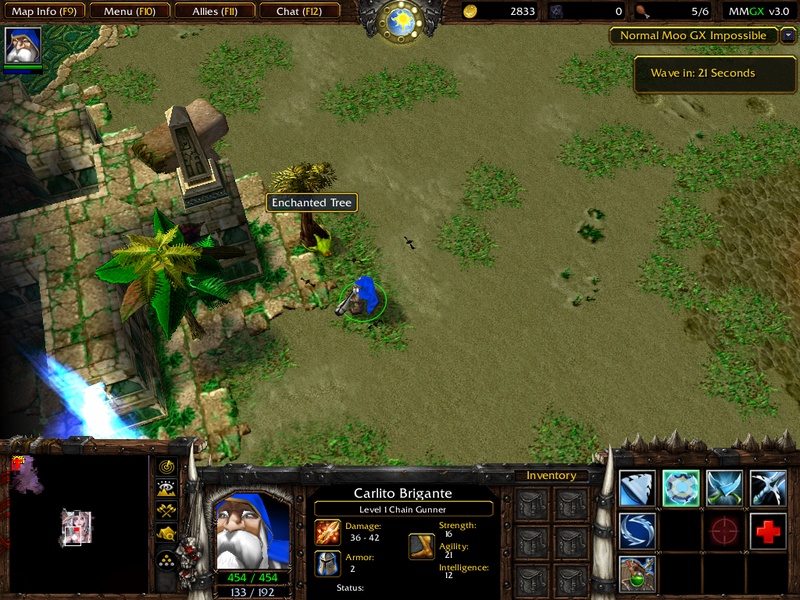Cast the swirling wind blades ability

(x=637, y=531)
